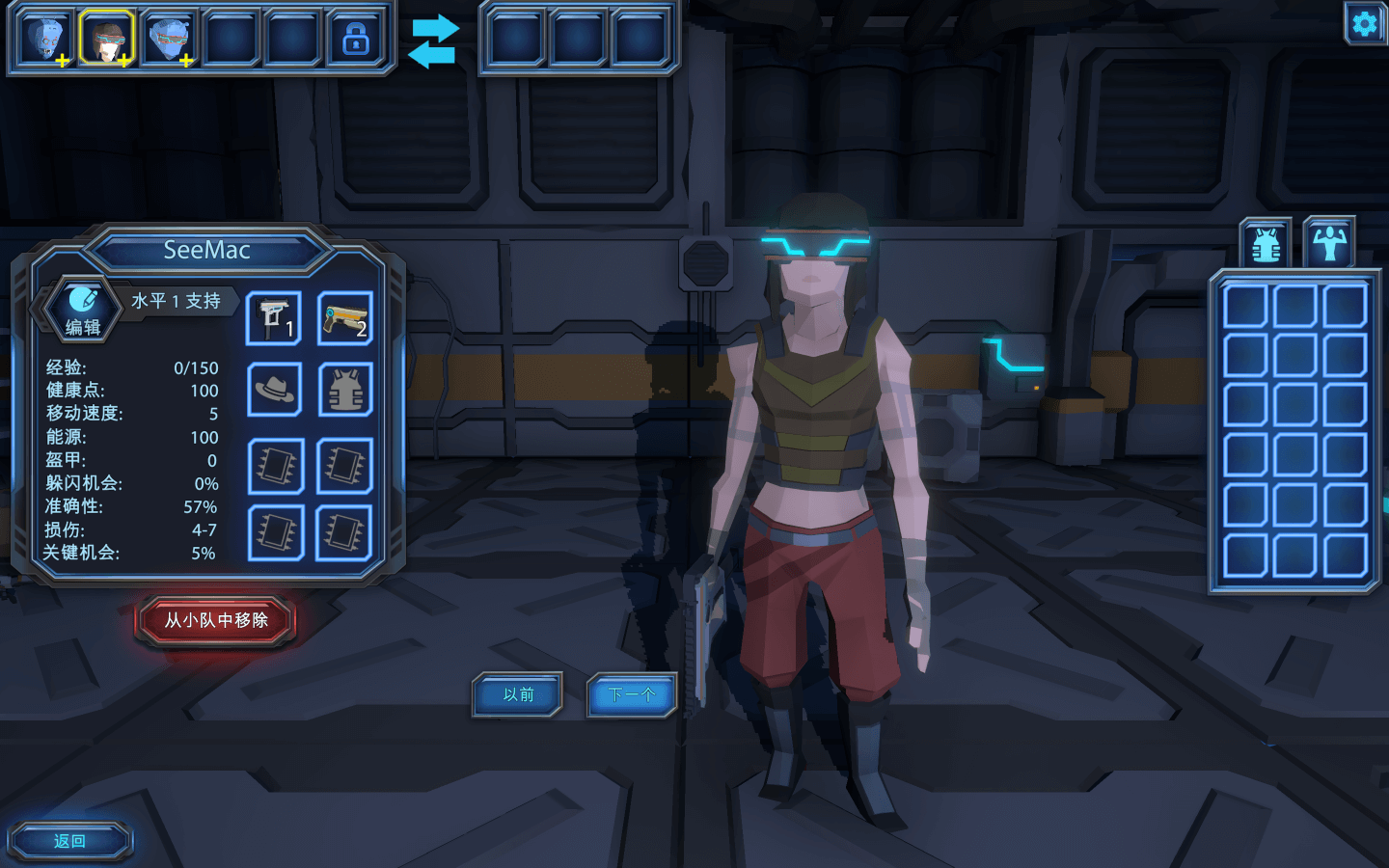Viewport: 1389px width, 868px height.
Task: Select the highlighted brown-haired squad member portrait
Action: [106, 39]
